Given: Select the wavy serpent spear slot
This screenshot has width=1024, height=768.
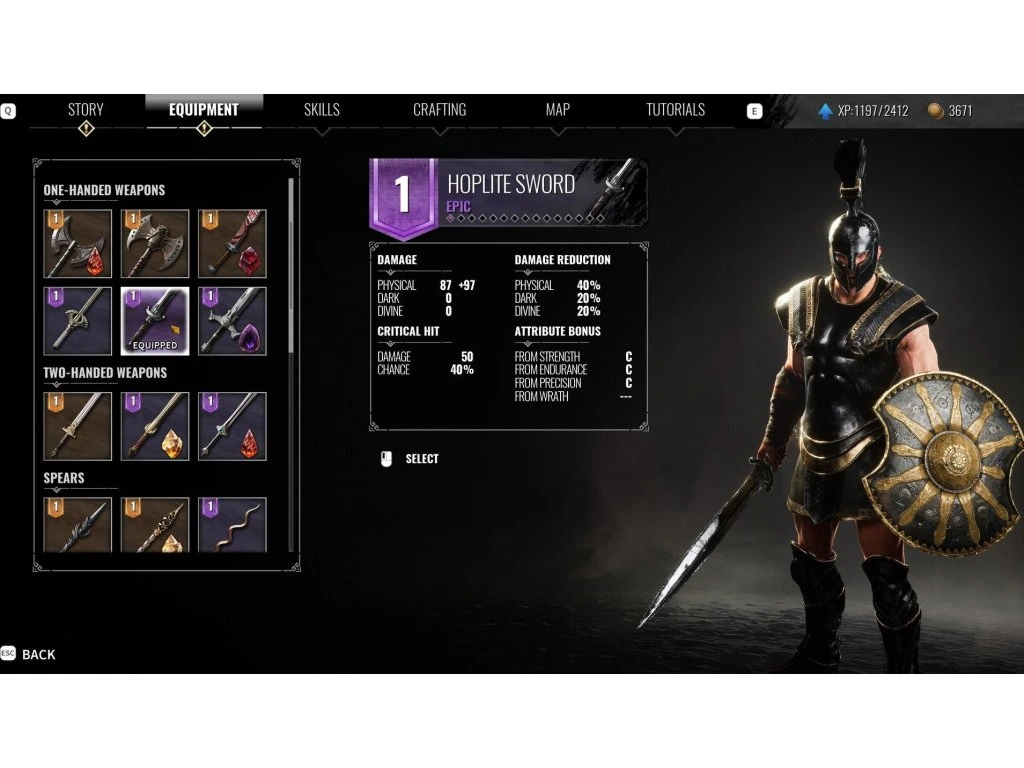Looking at the screenshot, I should (x=232, y=525).
